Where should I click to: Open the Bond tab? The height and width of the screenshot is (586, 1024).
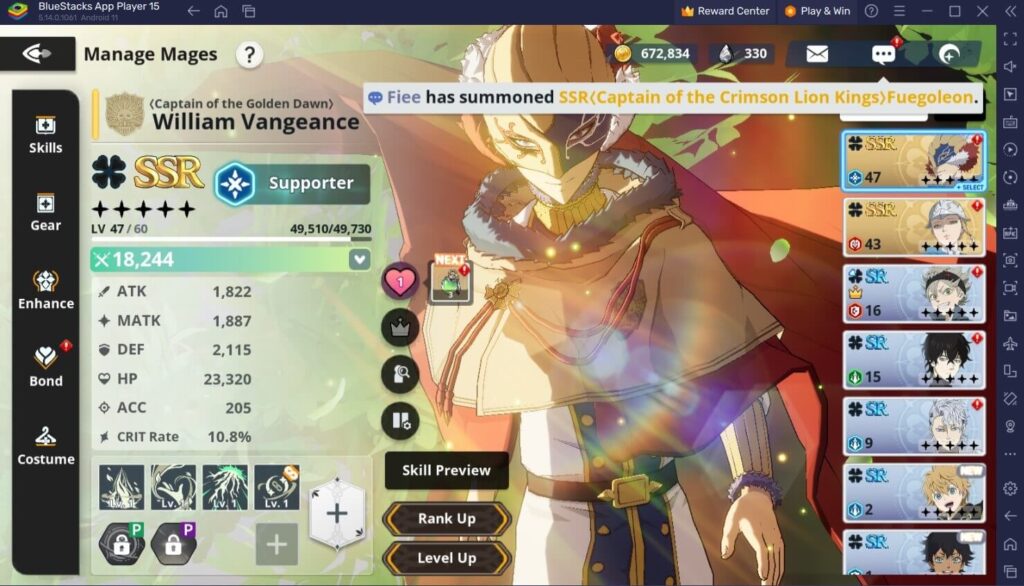45,367
